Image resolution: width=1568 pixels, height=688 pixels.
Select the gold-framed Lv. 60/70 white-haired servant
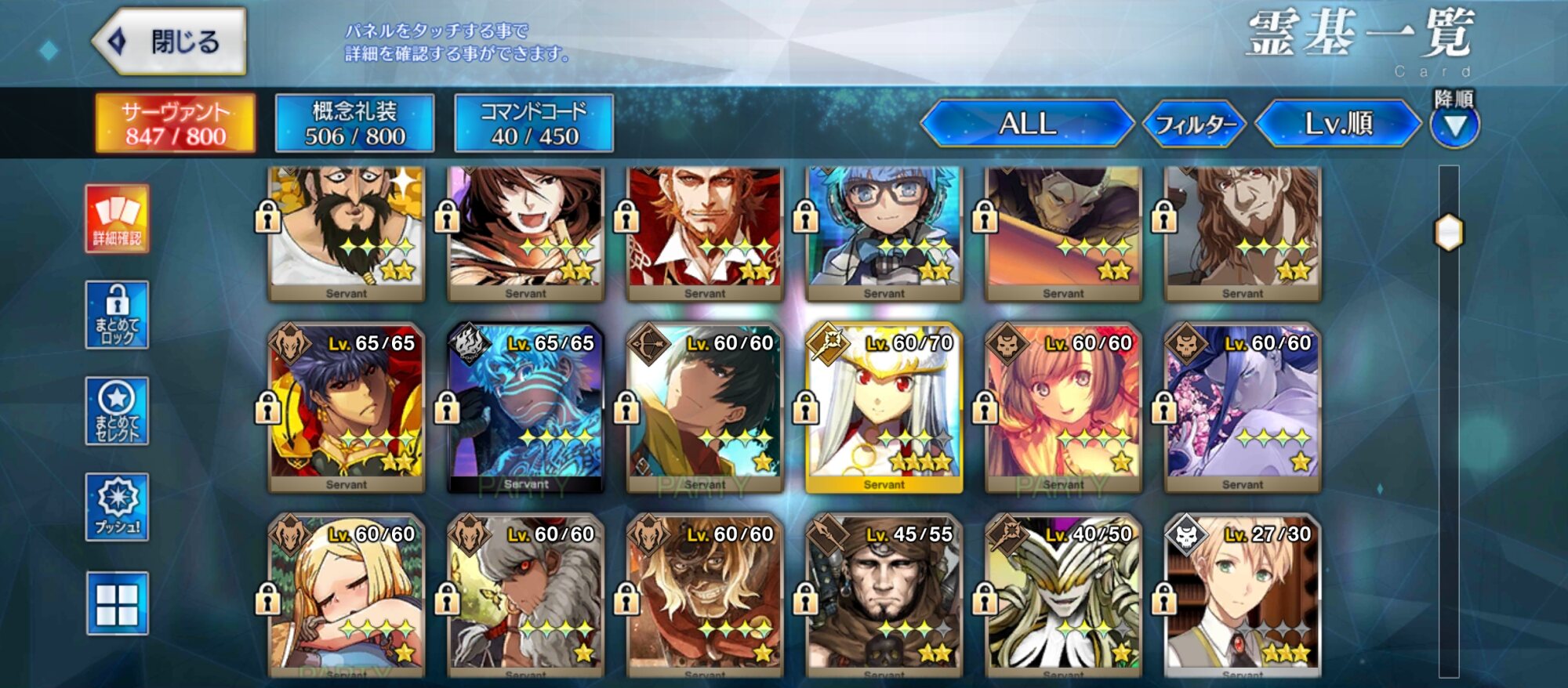pyautogui.click(x=884, y=407)
